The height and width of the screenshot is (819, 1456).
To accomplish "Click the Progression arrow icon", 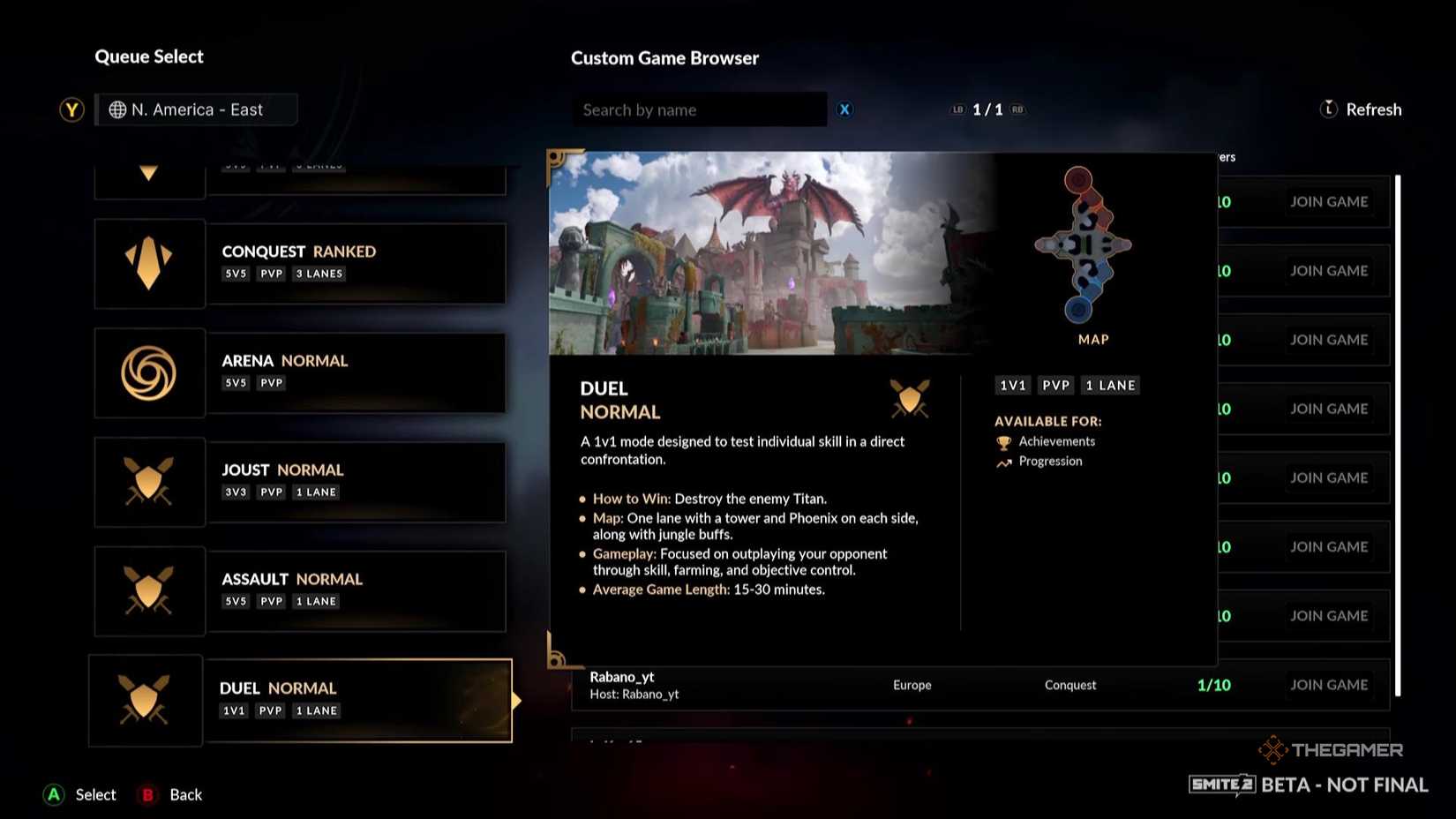I will pyautogui.click(x=1004, y=461).
